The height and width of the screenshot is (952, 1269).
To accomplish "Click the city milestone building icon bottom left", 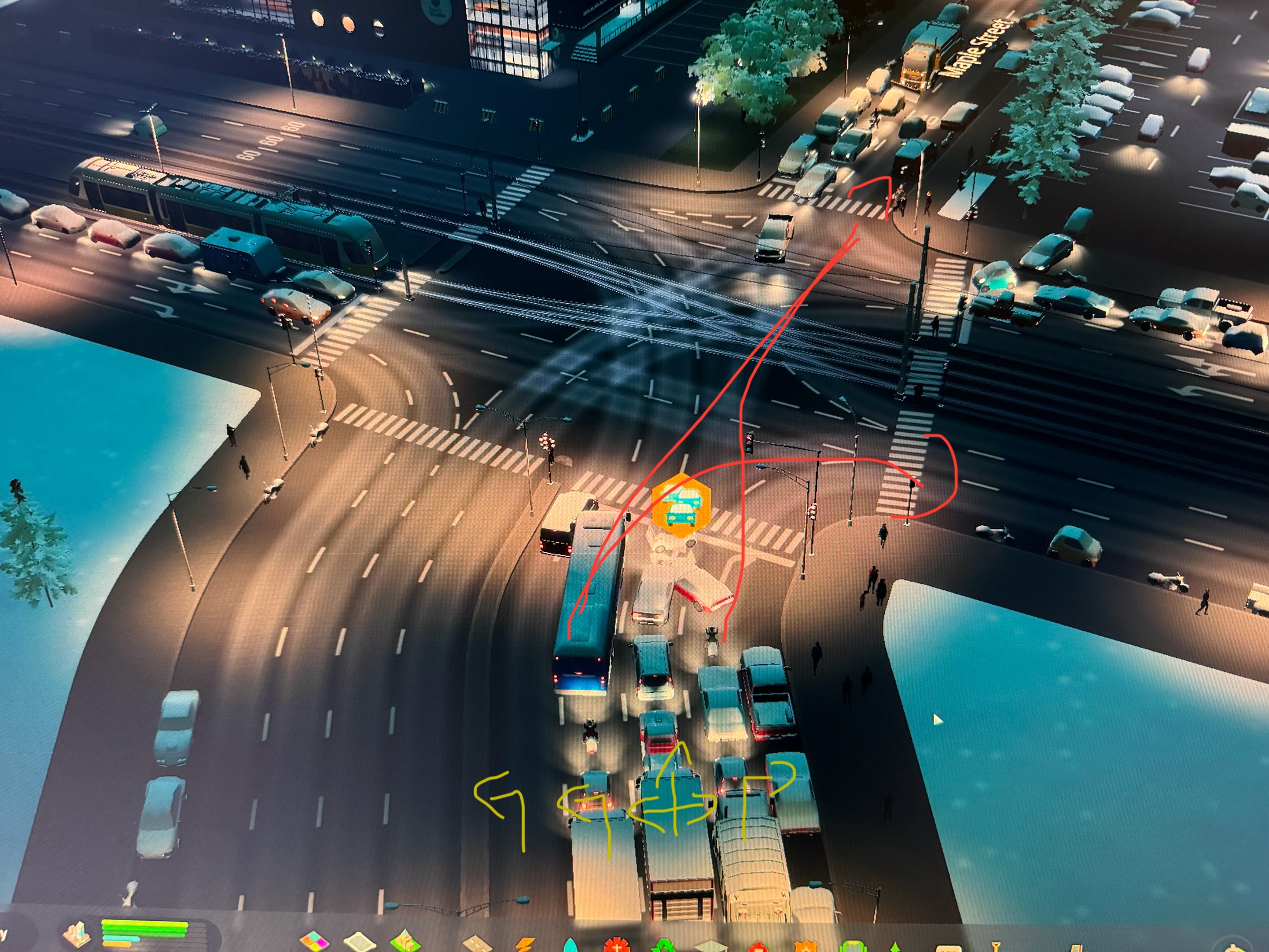I will click(x=76, y=933).
